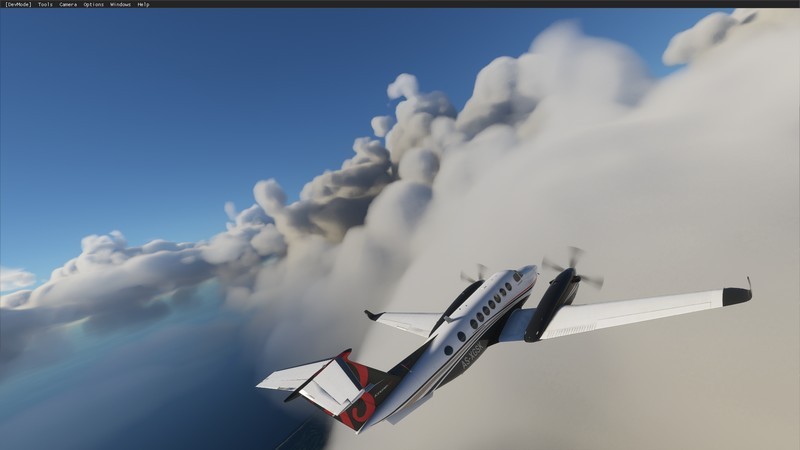Open the Camera menu

[x=68, y=4]
